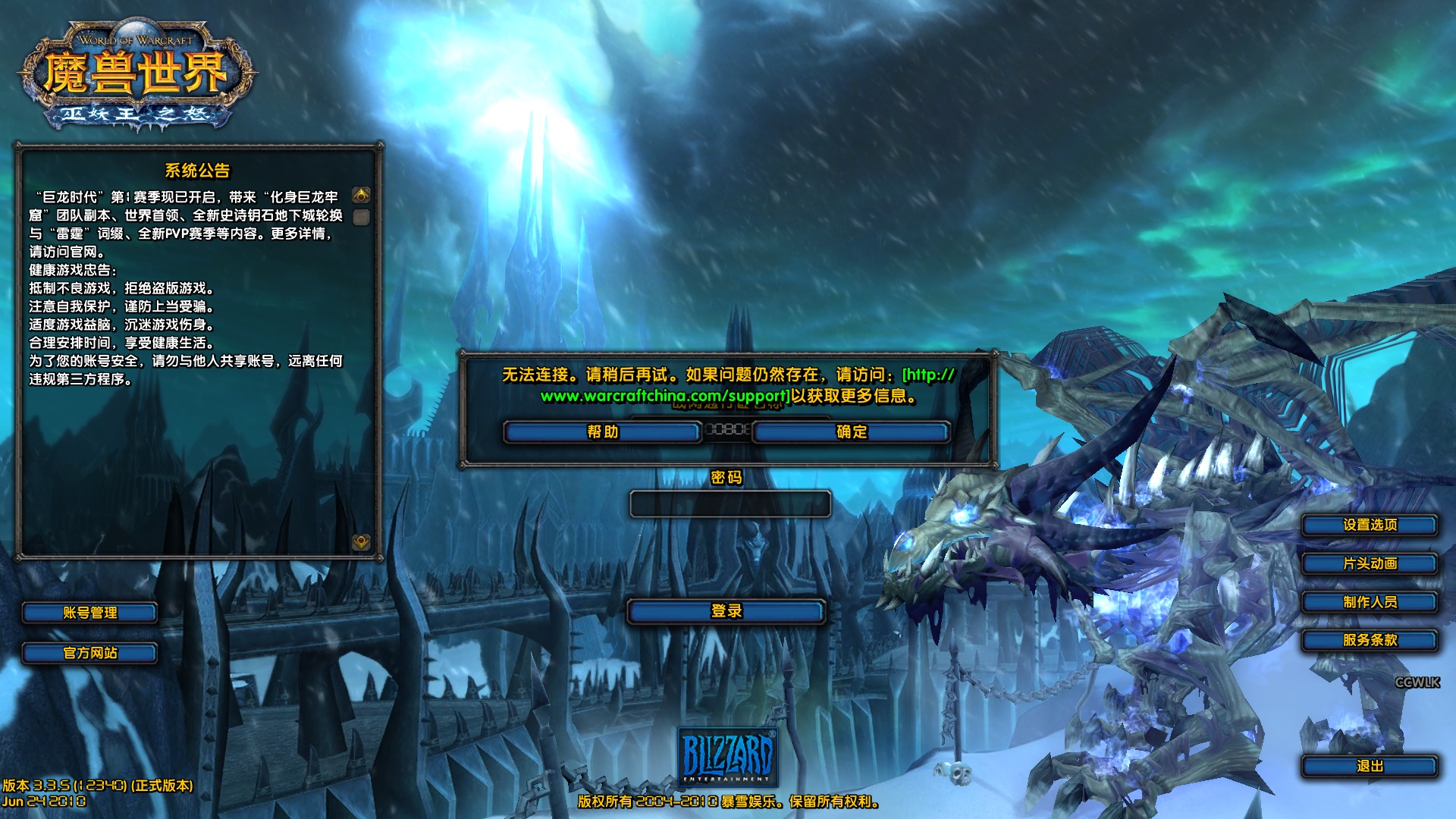Screen dimensions: 1456x819
Task: Open 设置选项 settings options
Action: click(1369, 525)
